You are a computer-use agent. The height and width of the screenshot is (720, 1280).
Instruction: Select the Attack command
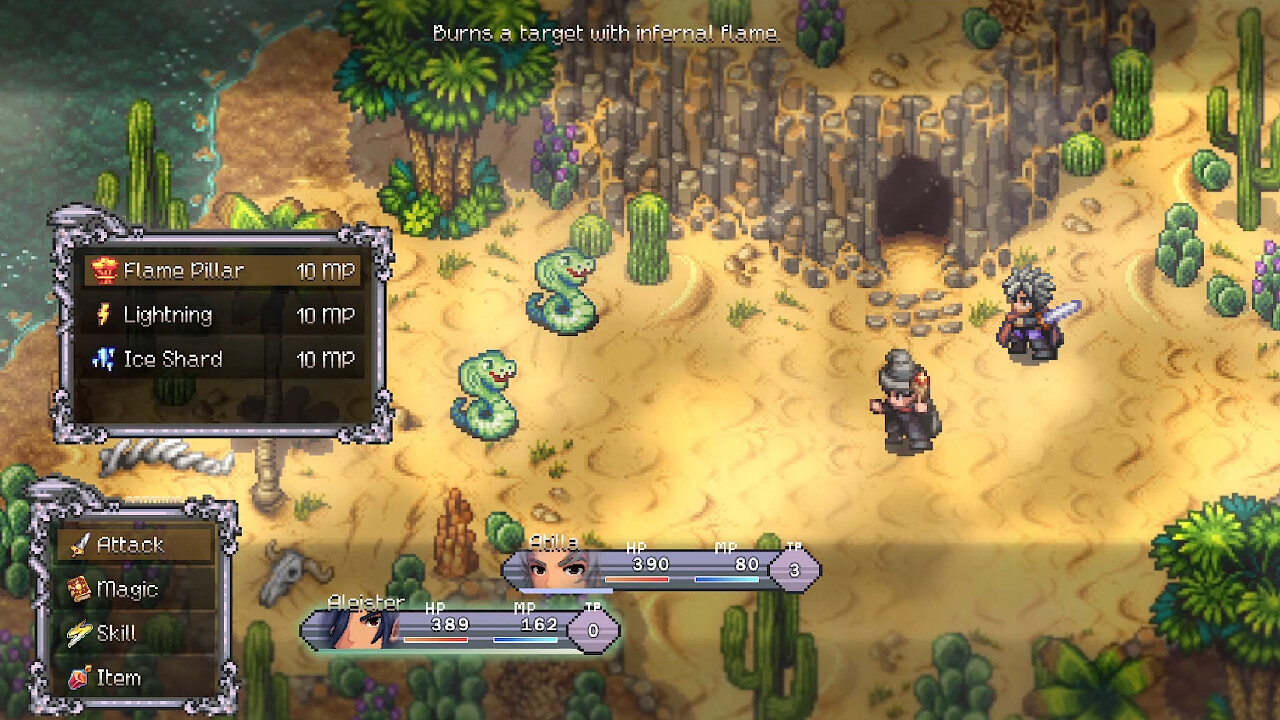[135, 545]
